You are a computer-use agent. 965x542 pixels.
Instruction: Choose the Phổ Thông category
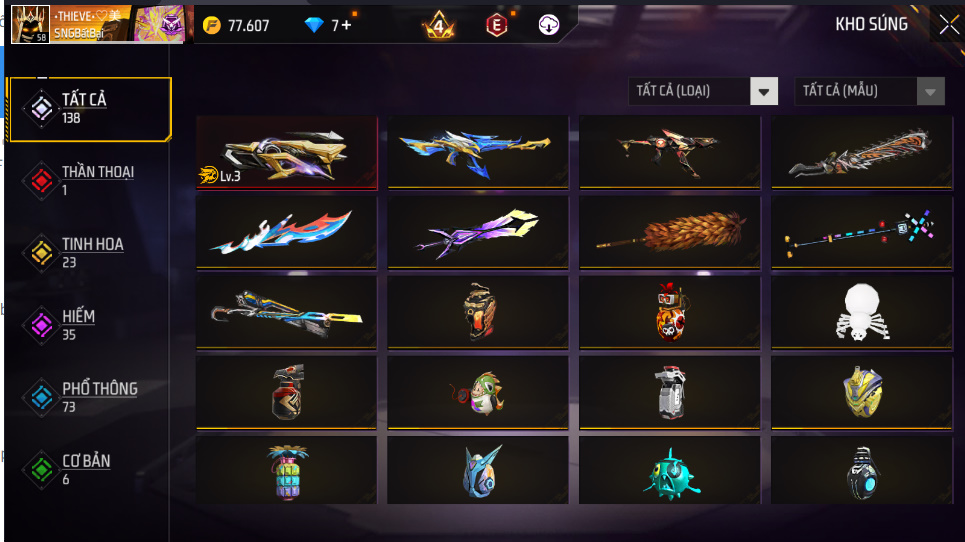[88, 396]
